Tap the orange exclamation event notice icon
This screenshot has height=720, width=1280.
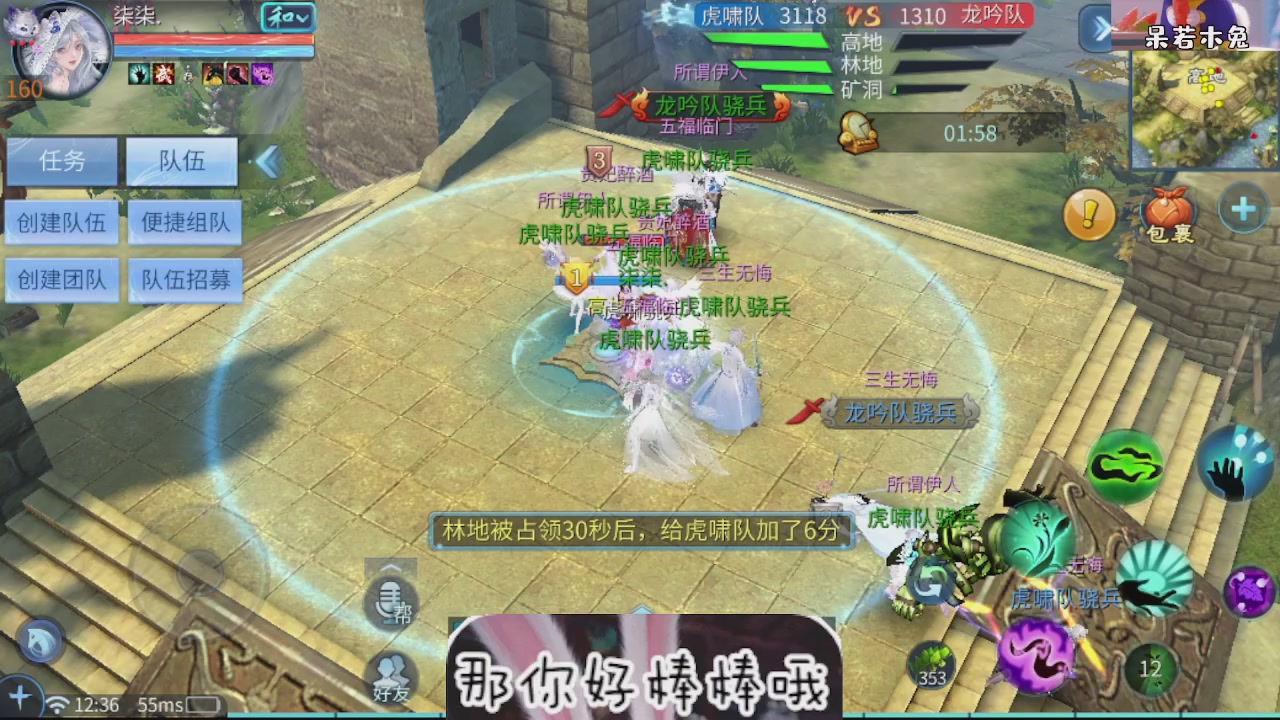(1089, 214)
